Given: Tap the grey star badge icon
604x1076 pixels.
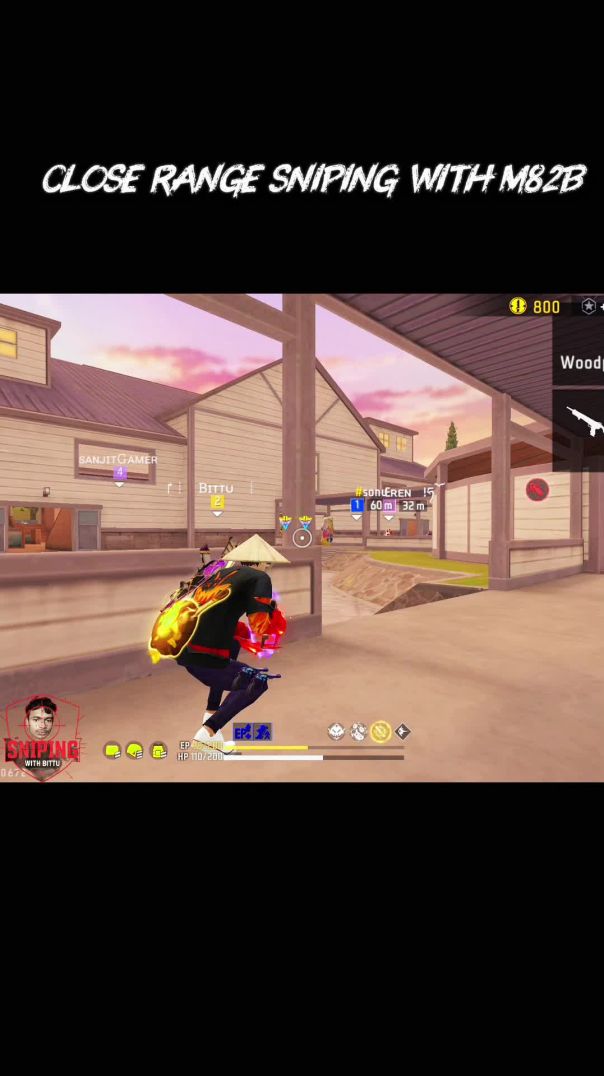Looking at the screenshot, I should tap(589, 306).
